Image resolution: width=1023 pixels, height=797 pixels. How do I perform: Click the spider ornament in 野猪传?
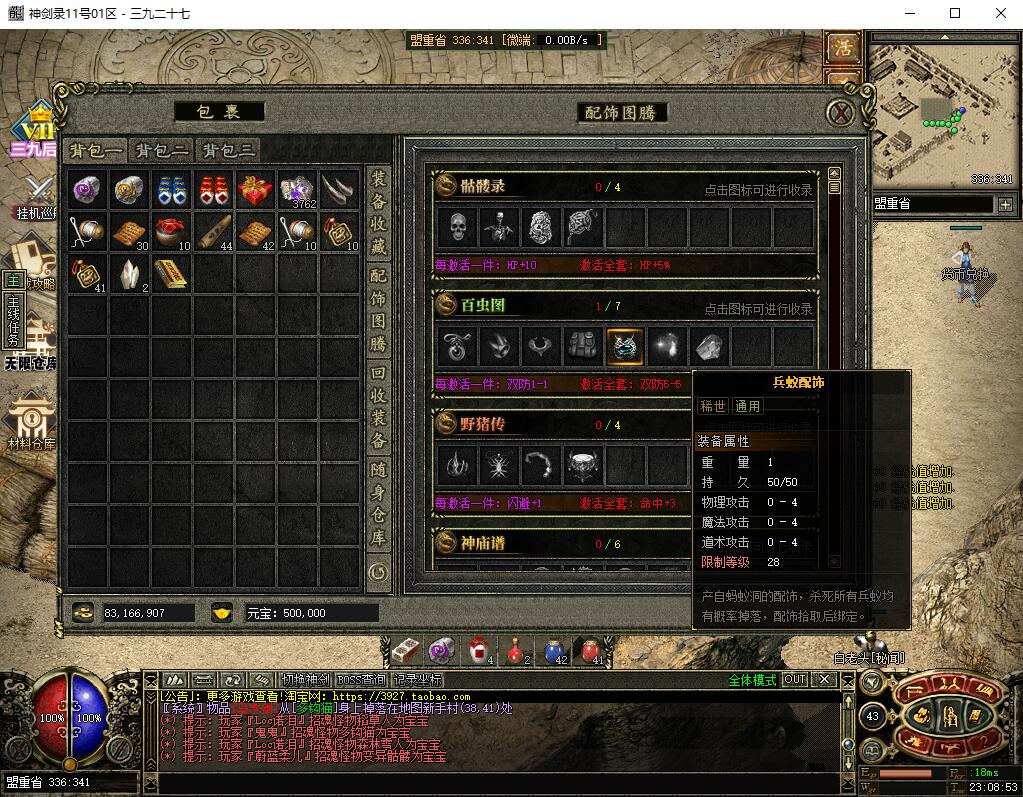click(499, 465)
